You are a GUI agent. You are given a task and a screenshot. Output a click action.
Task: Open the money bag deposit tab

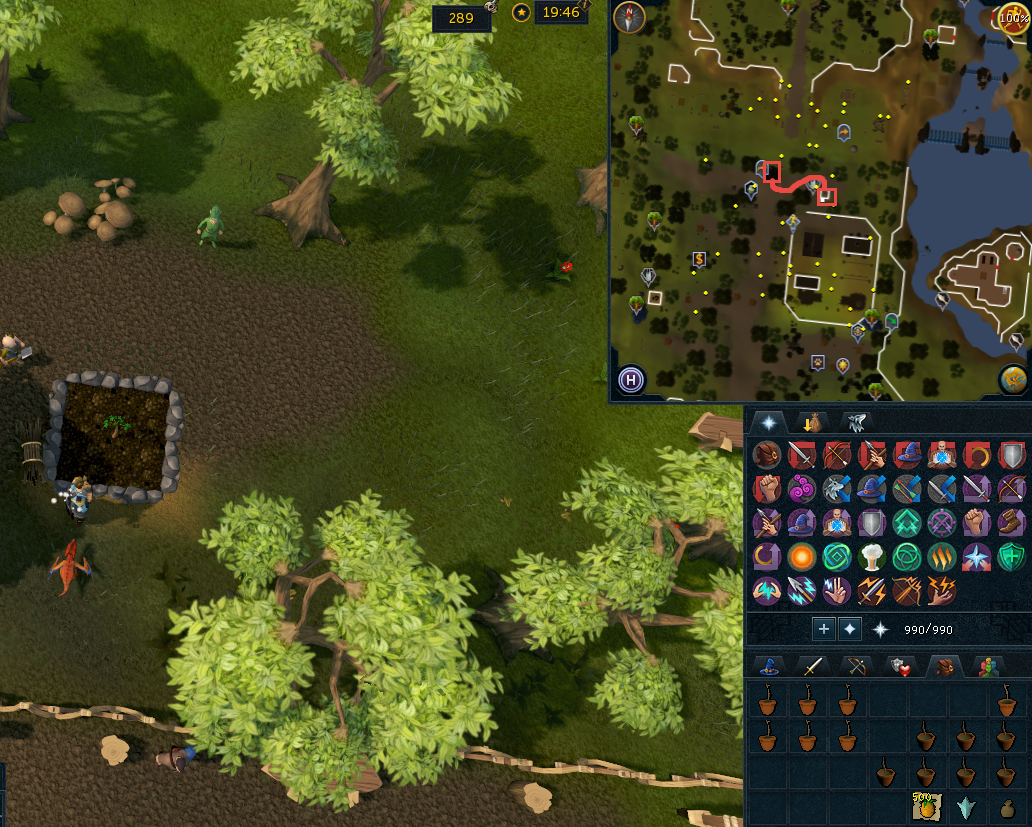click(812, 422)
